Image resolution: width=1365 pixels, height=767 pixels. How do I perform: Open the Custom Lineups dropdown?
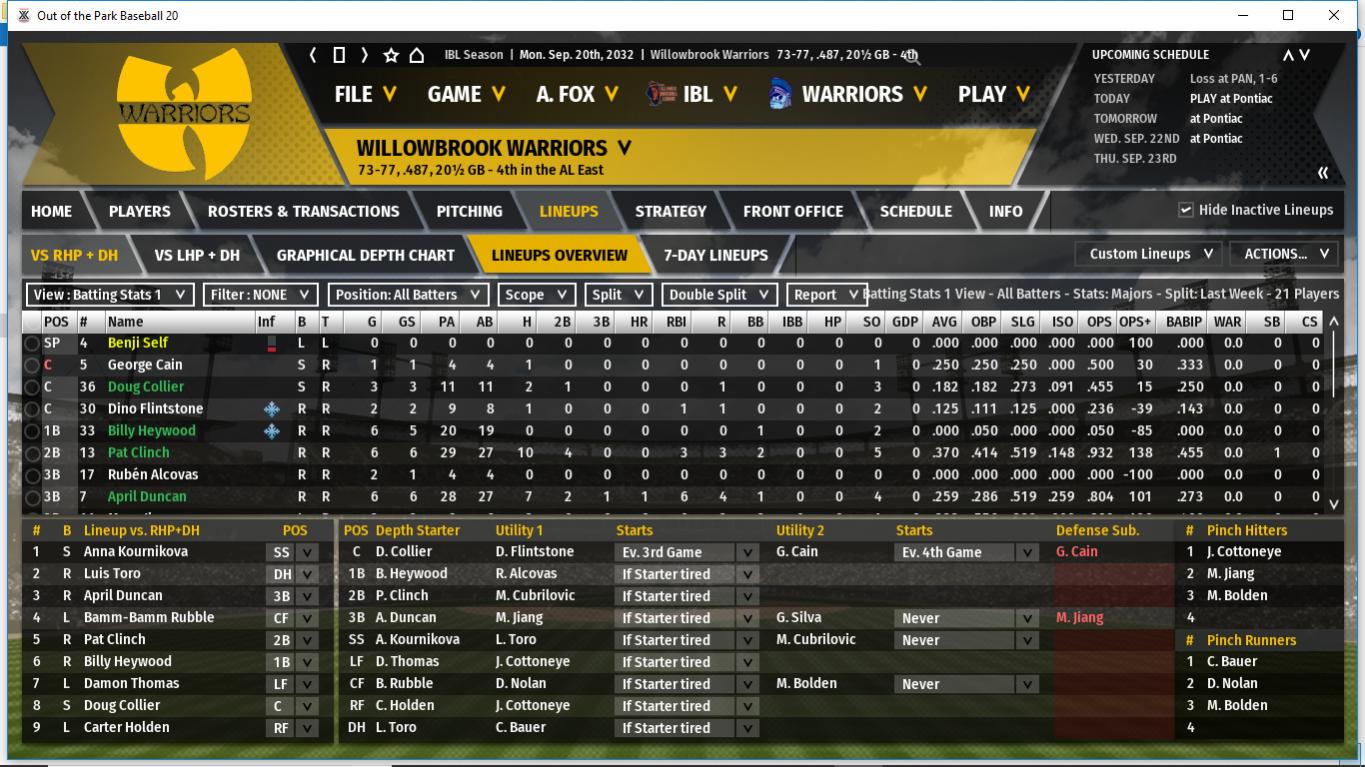1150,254
